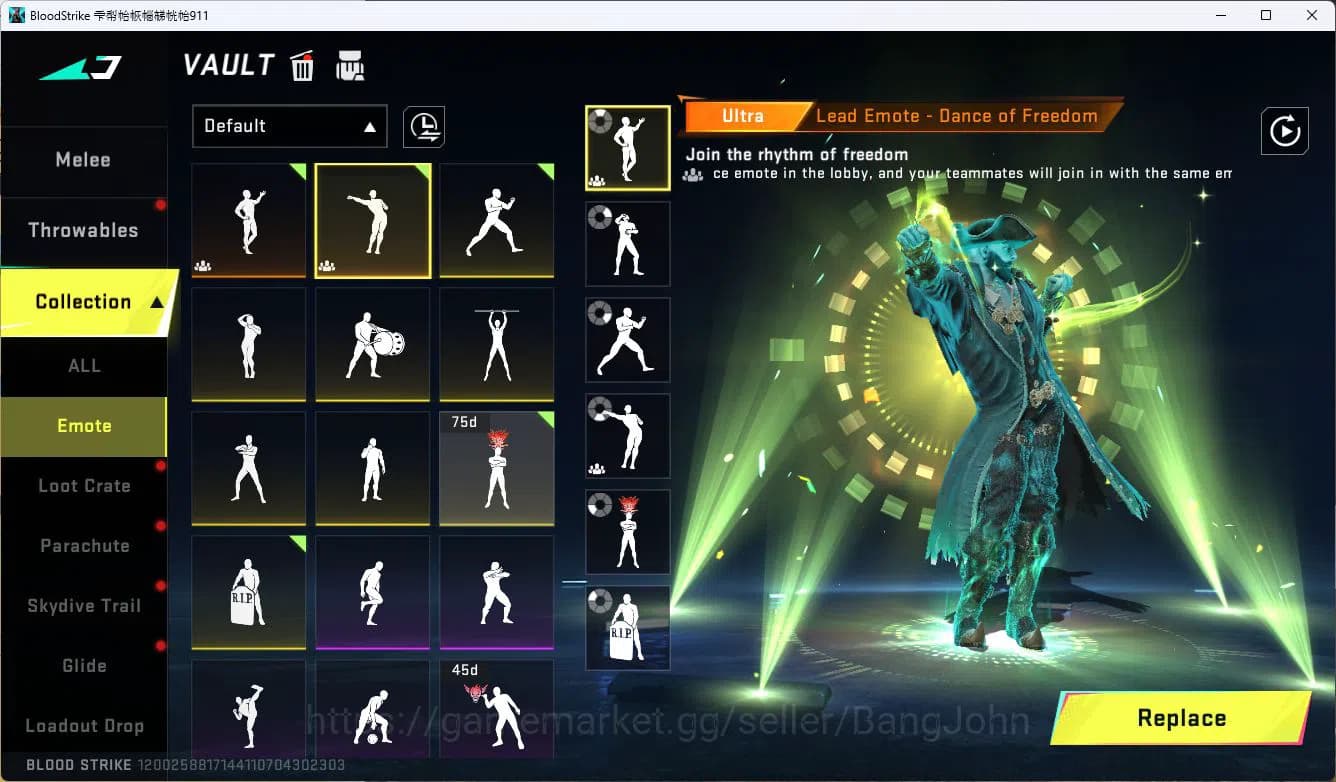Open the Skydive Trail category

84,605
